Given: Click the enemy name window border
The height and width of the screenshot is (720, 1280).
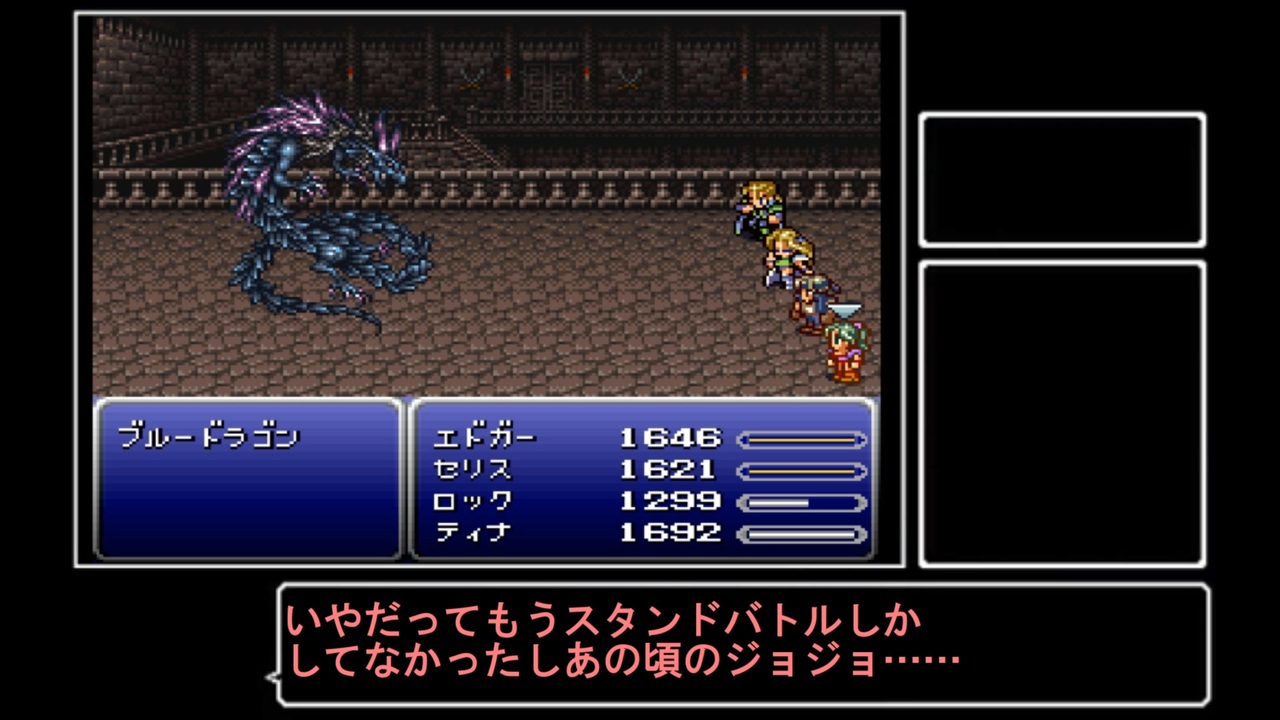Looking at the screenshot, I should [250, 400].
